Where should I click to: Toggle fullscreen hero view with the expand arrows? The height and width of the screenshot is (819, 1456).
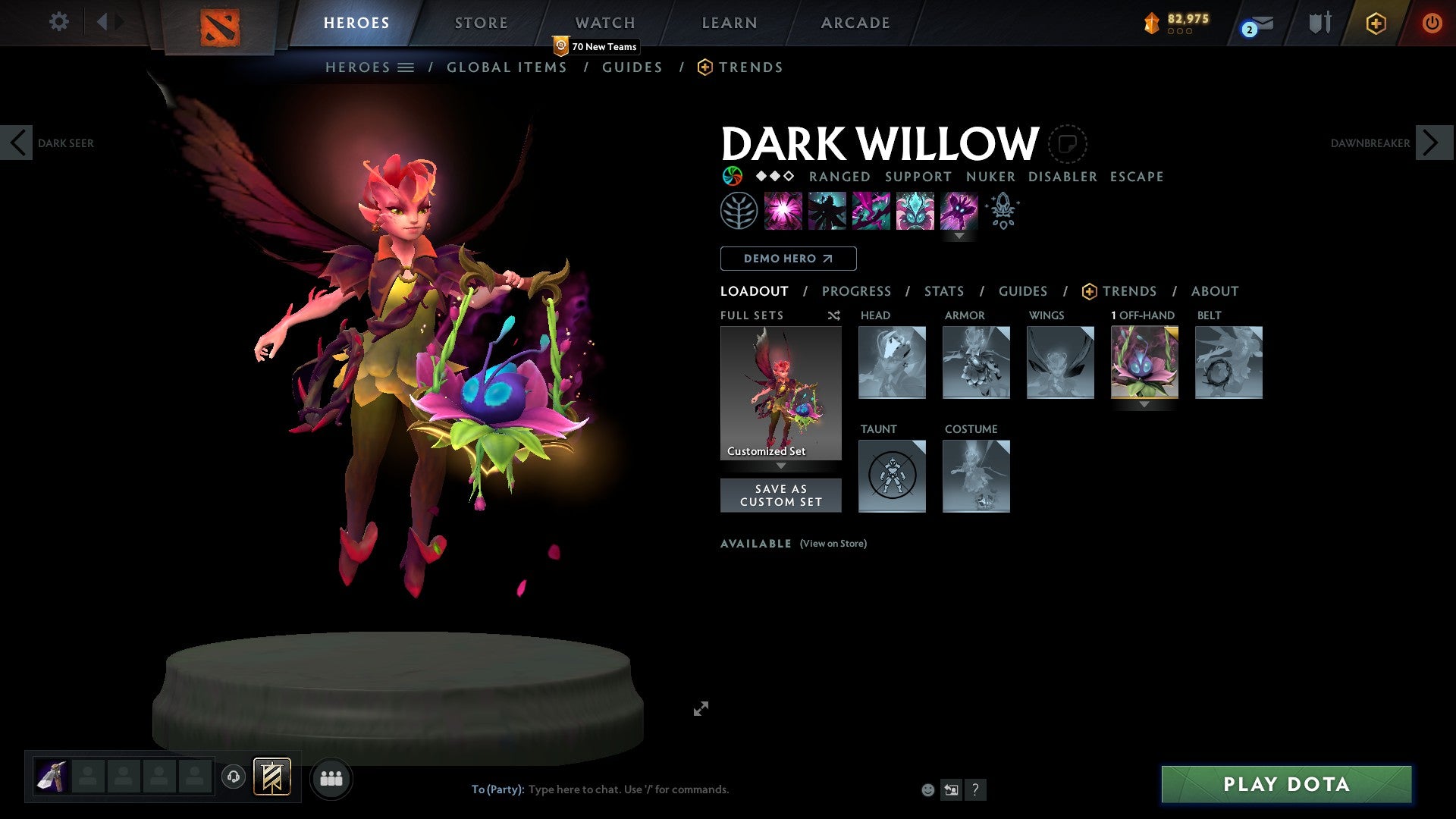tap(701, 708)
